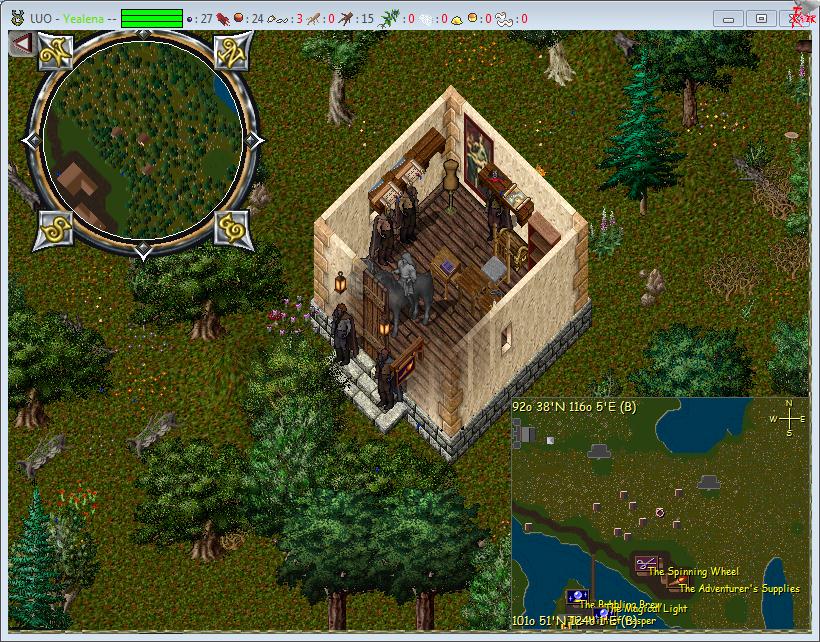Click the S compass corner on the radar
820x642 pixels.
pos(57,228)
